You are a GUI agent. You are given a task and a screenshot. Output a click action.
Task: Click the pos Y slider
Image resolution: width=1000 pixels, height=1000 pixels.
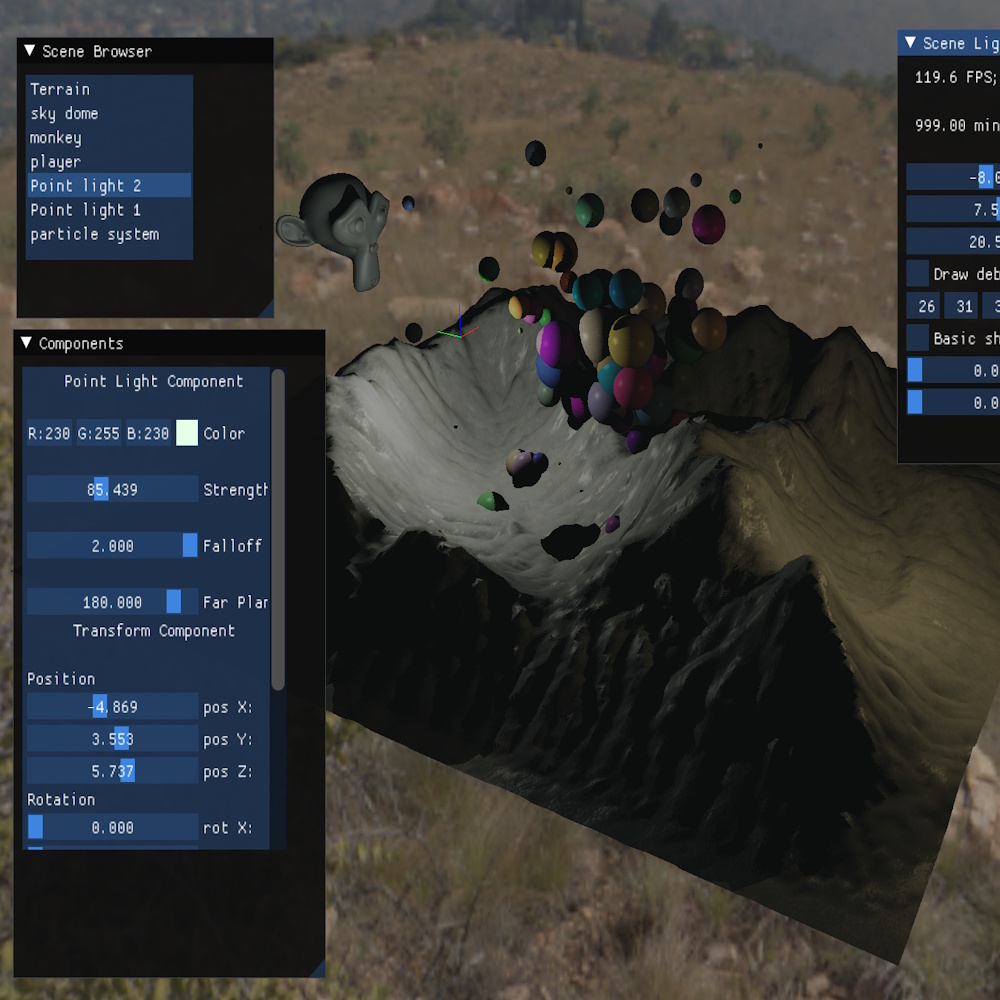(x=112, y=739)
